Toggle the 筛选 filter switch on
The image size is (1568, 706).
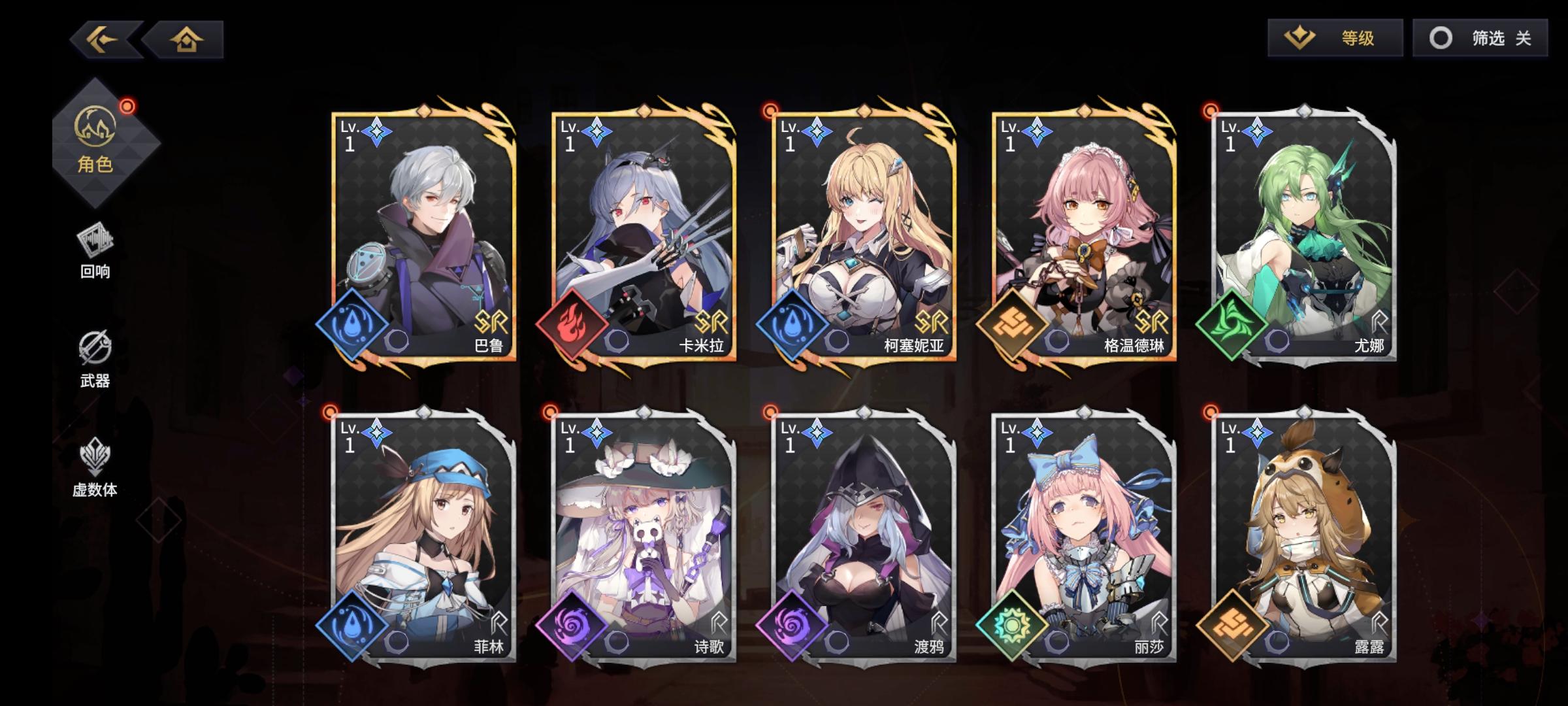pos(1481,39)
